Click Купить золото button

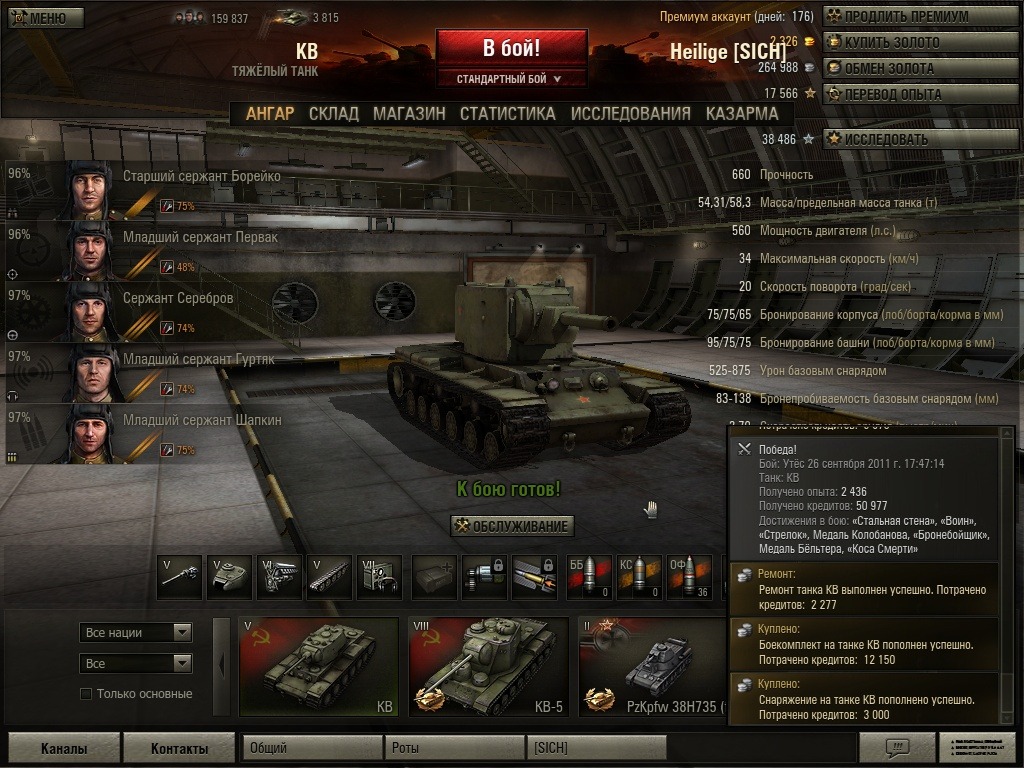click(907, 43)
